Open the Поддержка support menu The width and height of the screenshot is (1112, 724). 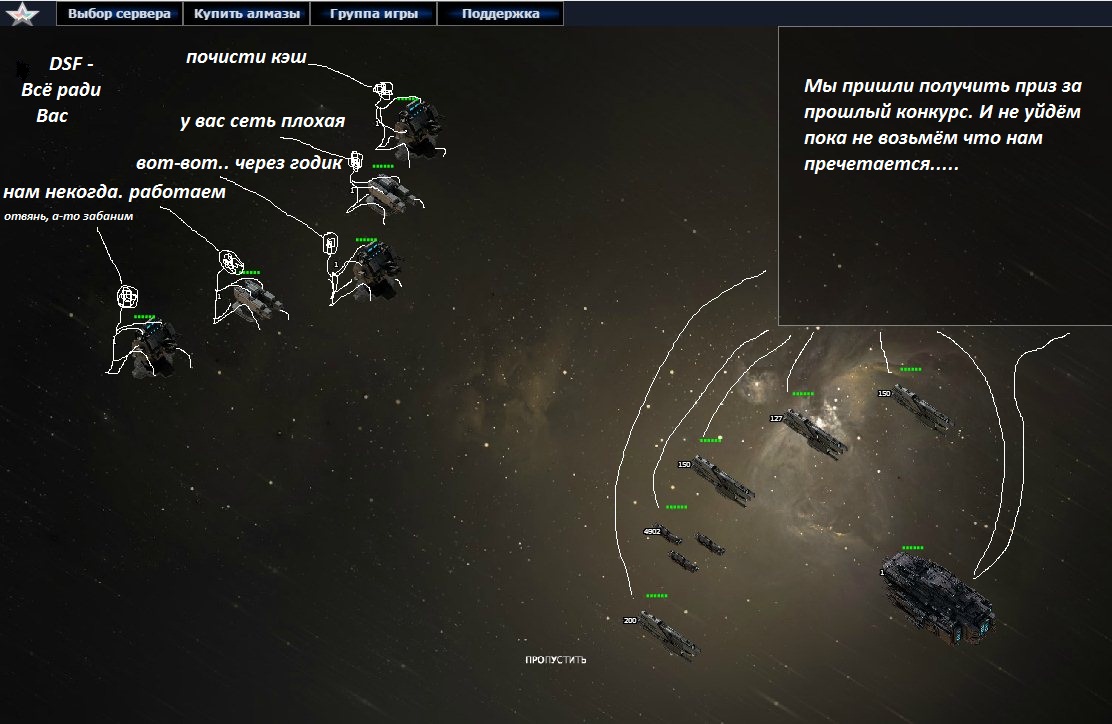point(500,14)
